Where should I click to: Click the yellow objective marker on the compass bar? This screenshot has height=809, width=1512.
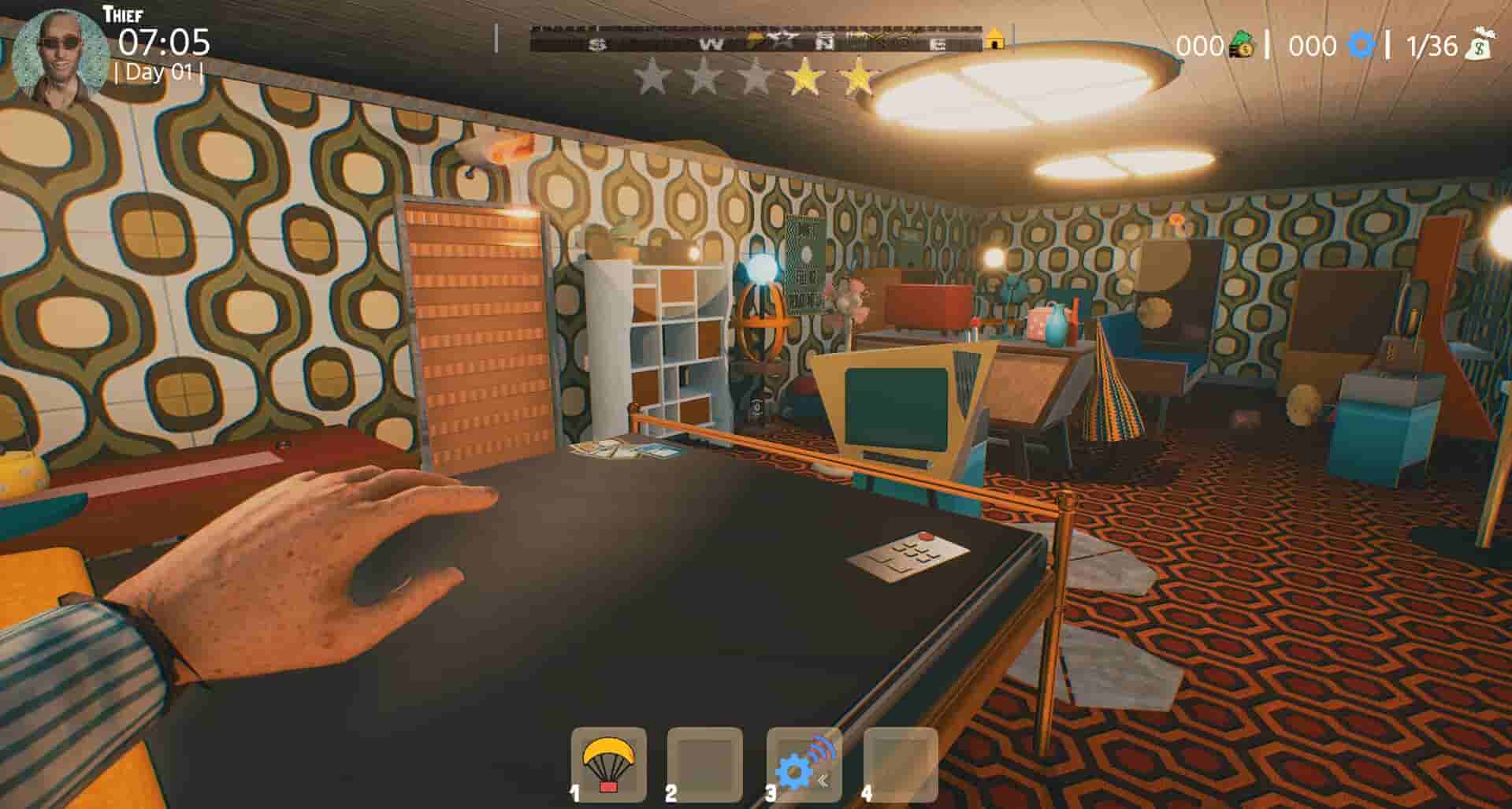coord(753,38)
